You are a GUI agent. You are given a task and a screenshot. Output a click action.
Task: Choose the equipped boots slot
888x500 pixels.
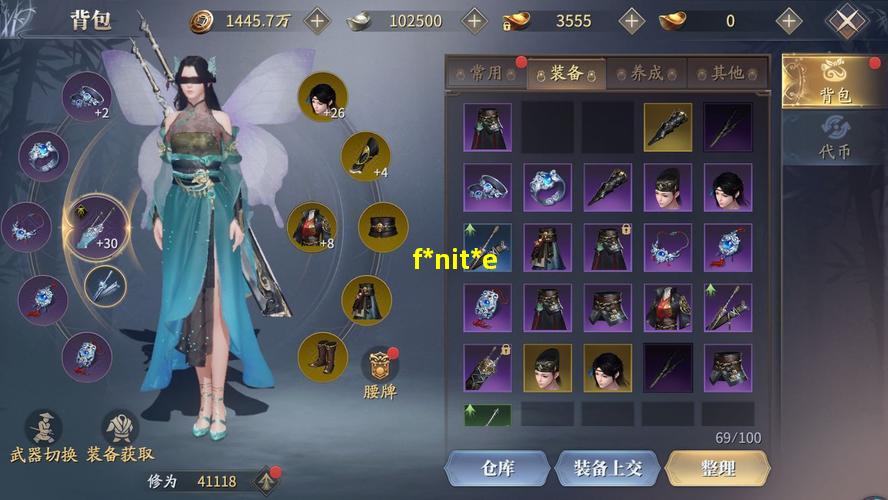322,357
